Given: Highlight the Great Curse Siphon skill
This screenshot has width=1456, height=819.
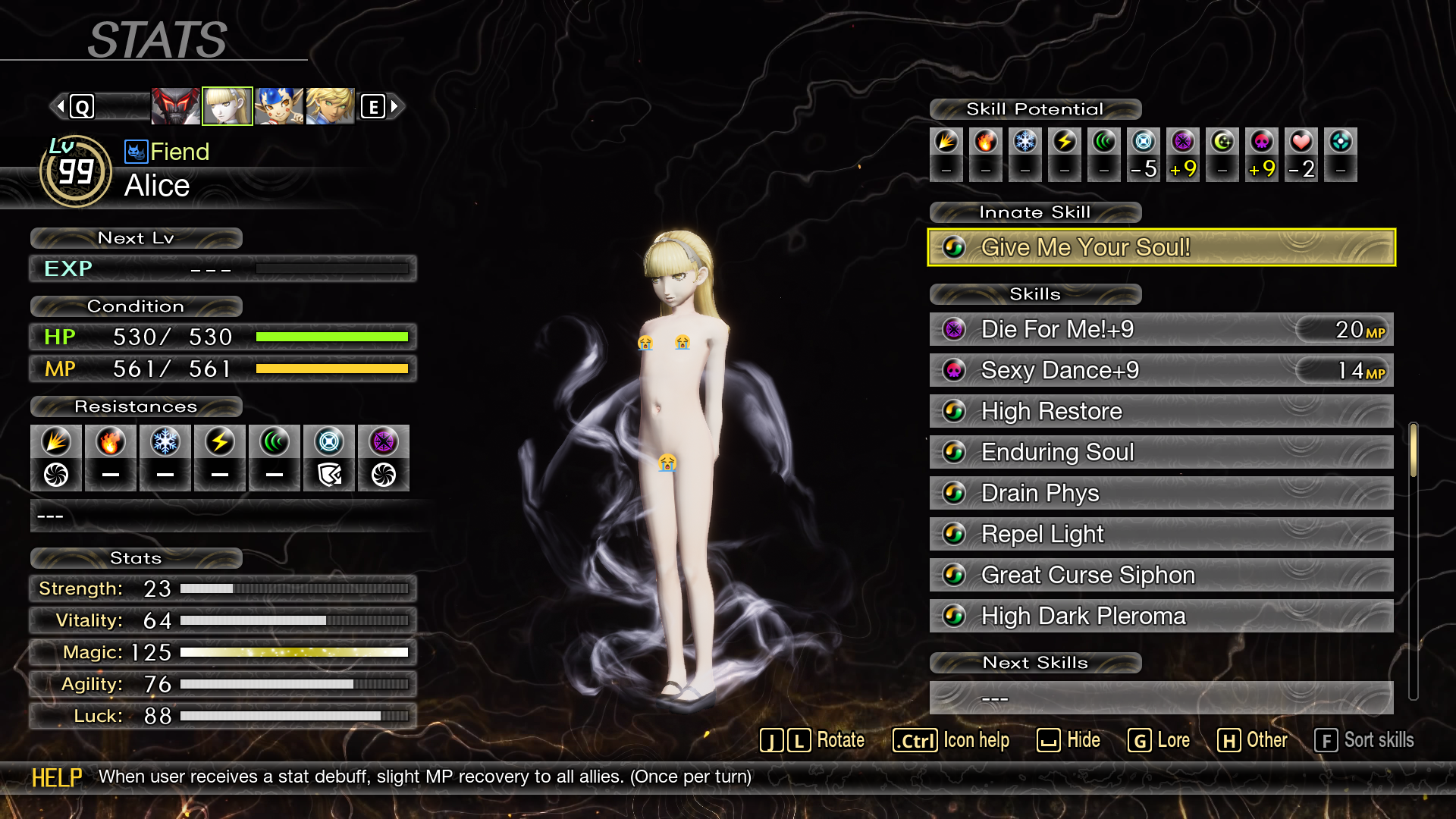Looking at the screenshot, I should point(1161,575).
